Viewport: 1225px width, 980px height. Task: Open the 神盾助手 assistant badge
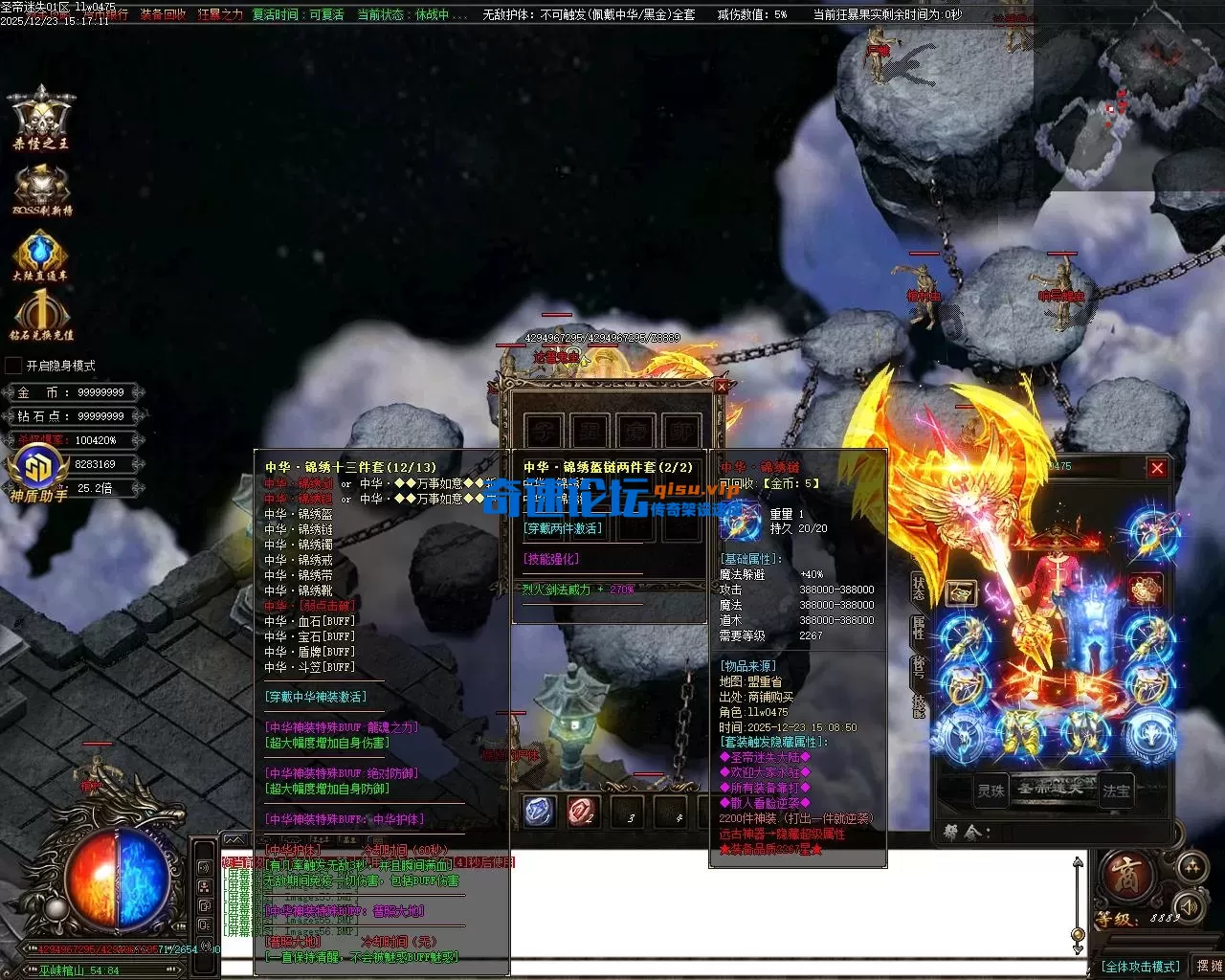[38, 473]
